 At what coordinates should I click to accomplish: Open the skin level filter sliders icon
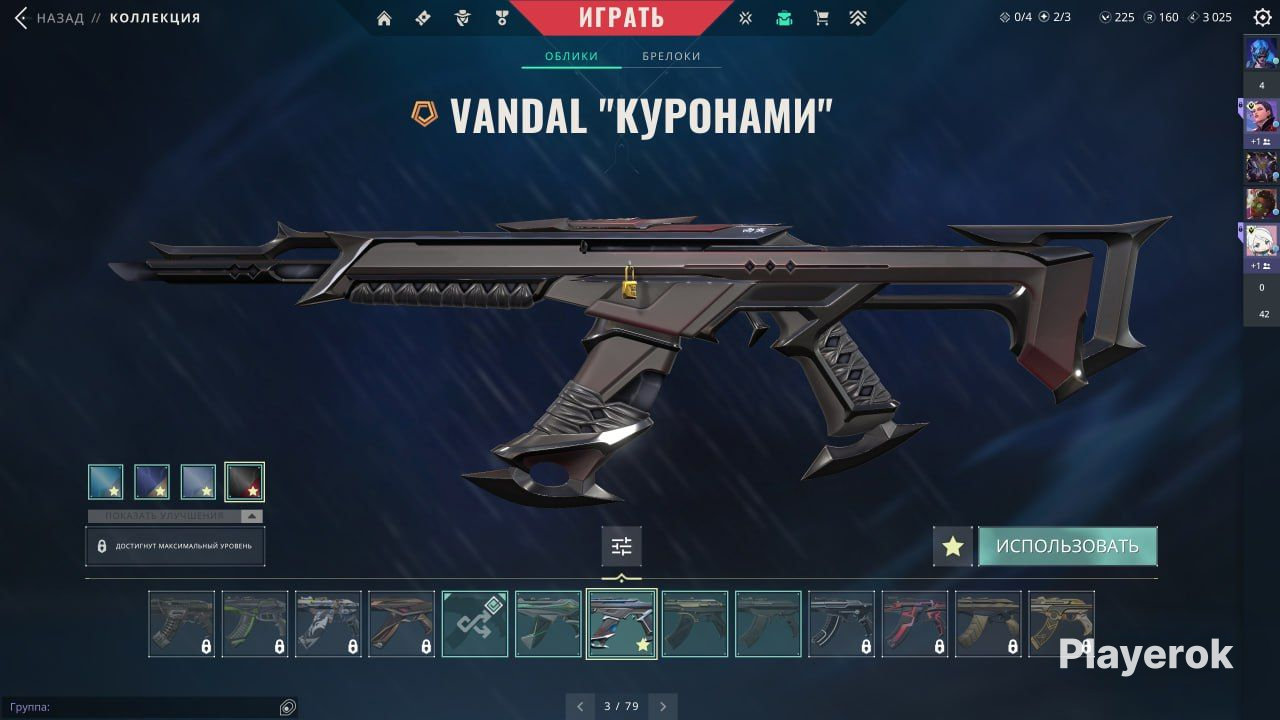(x=621, y=546)
